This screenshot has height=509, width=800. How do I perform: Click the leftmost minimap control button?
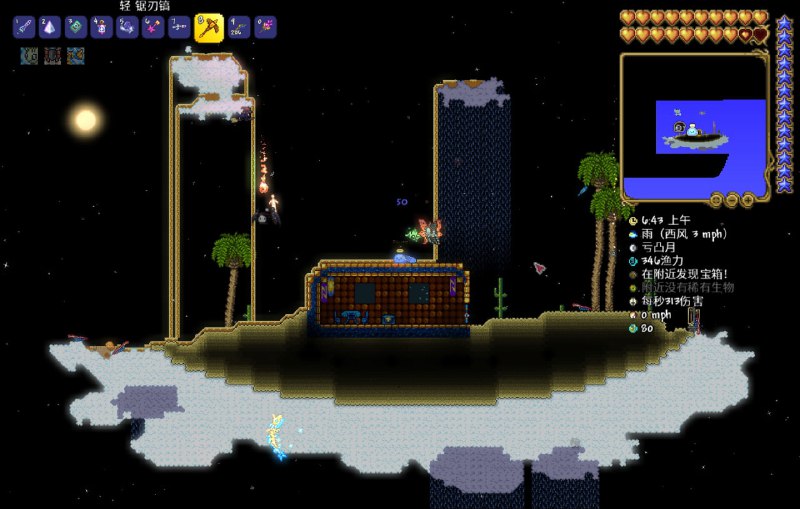pos(714,200)
